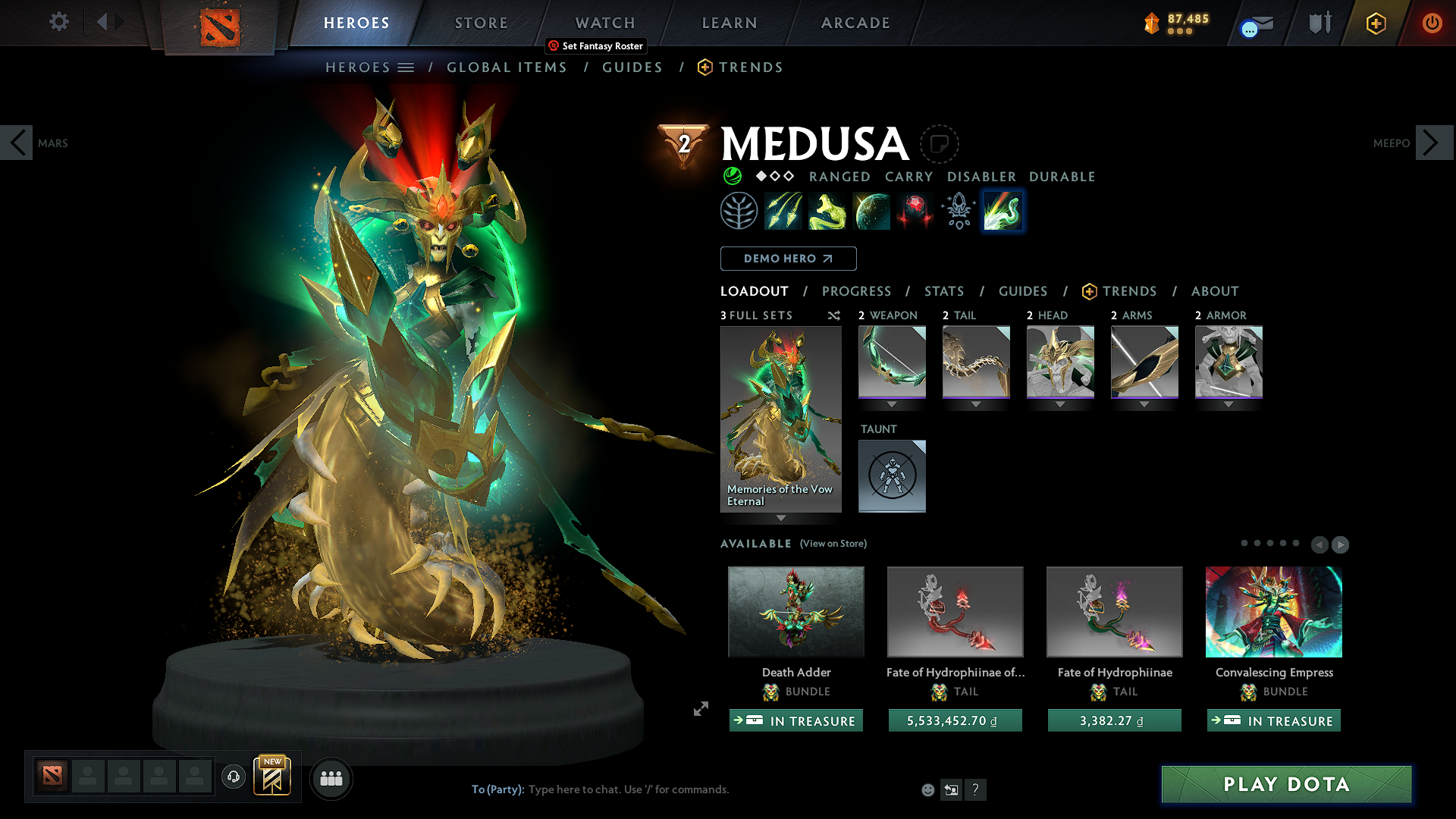Screen dimensions: 1456x819
Task: Toggle fullscreen hero preview with expand arrows
Action: click(x=700, y=709)
